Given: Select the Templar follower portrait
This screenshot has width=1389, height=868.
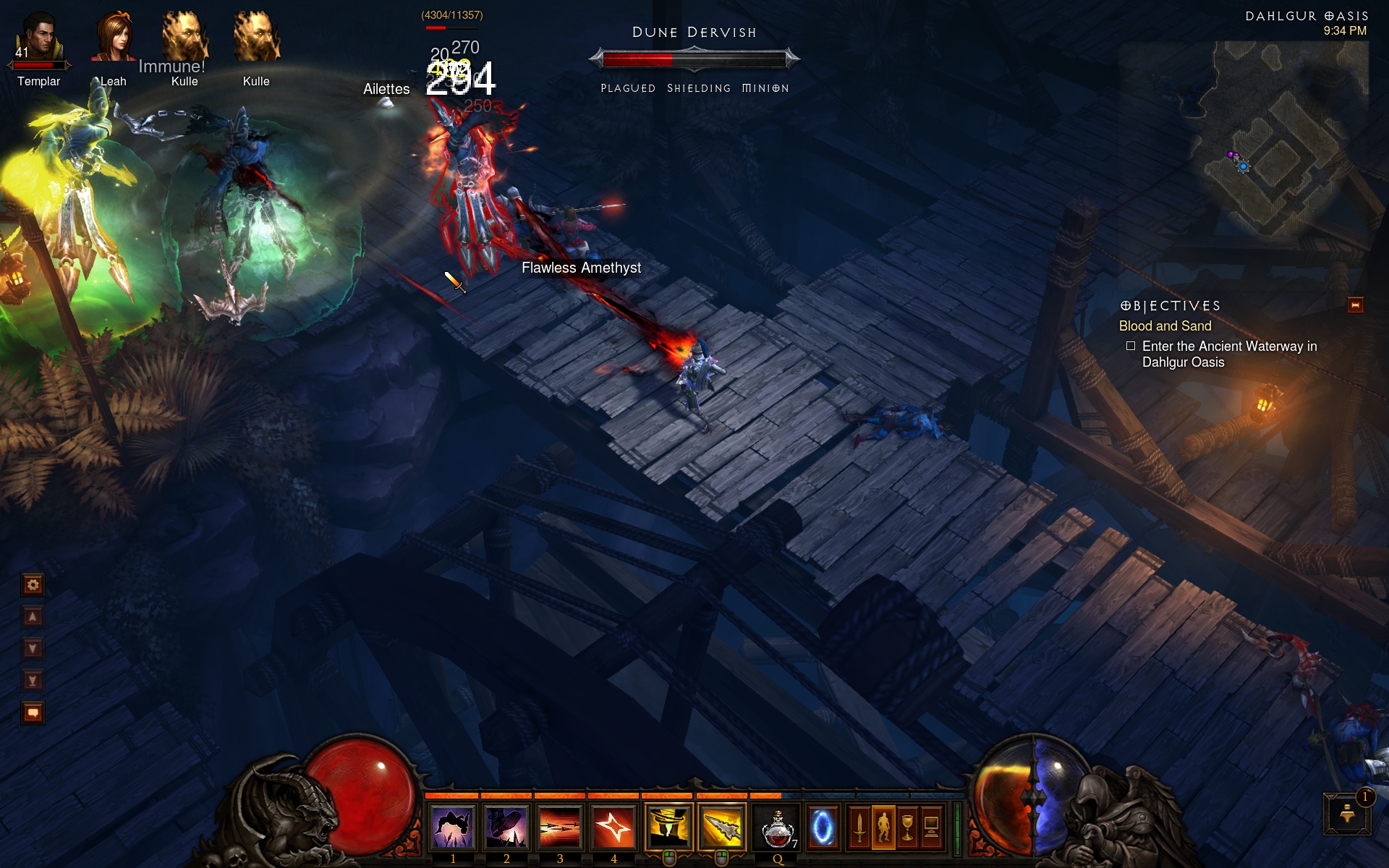Looking at the screenshot, I should [x=39, y=38].
